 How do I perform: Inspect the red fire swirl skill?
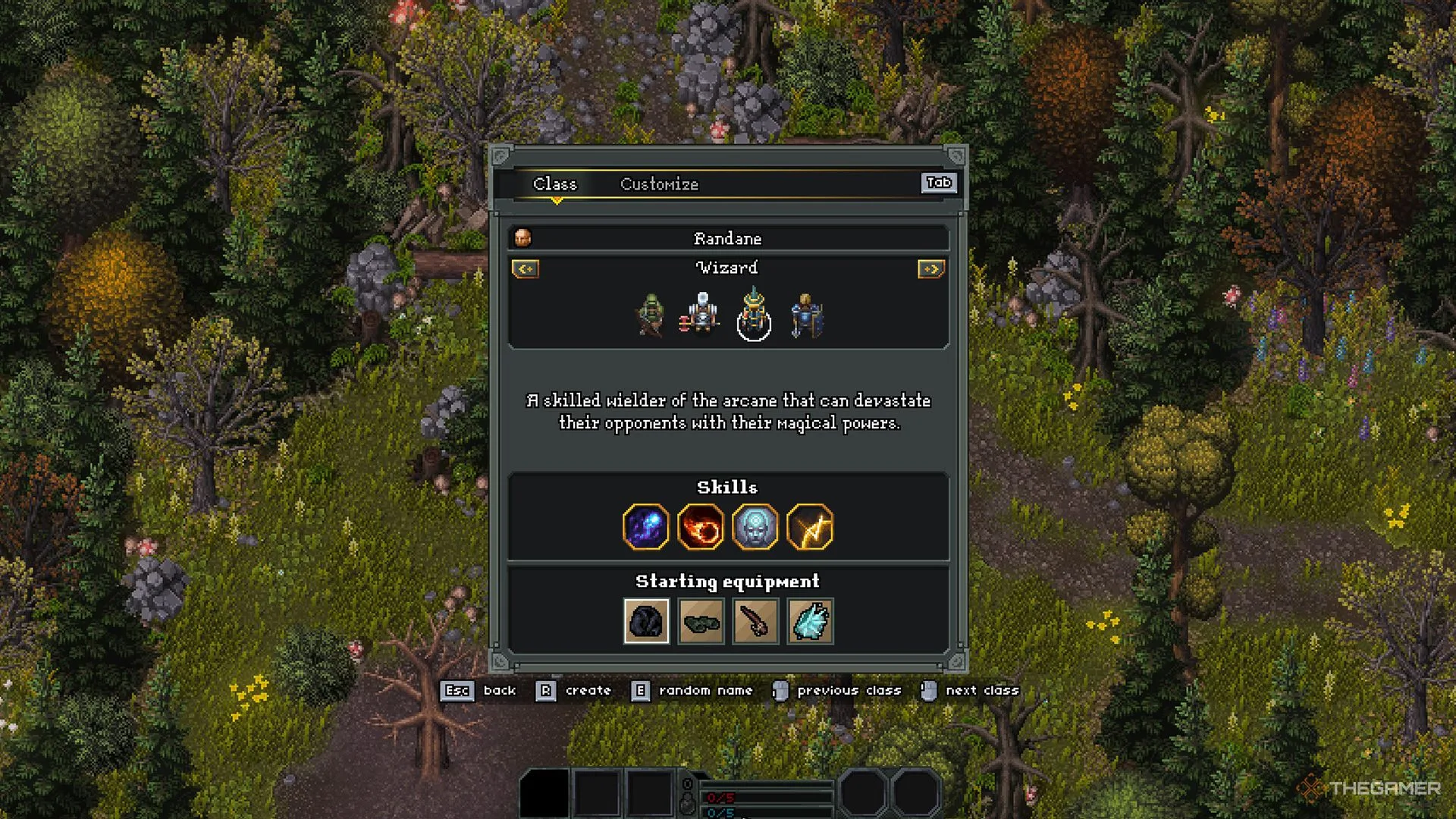click(701, 527)
